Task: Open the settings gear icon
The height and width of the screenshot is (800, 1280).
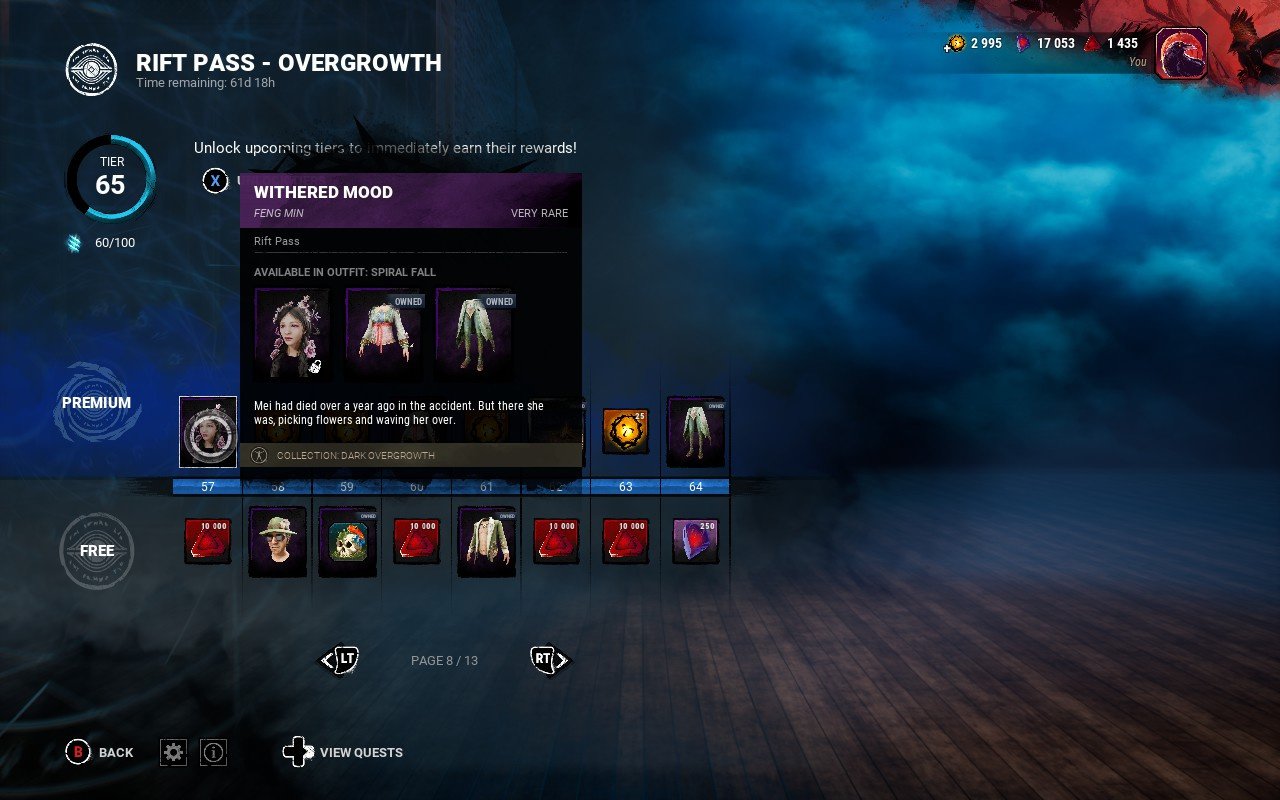Action: point(174,752)
